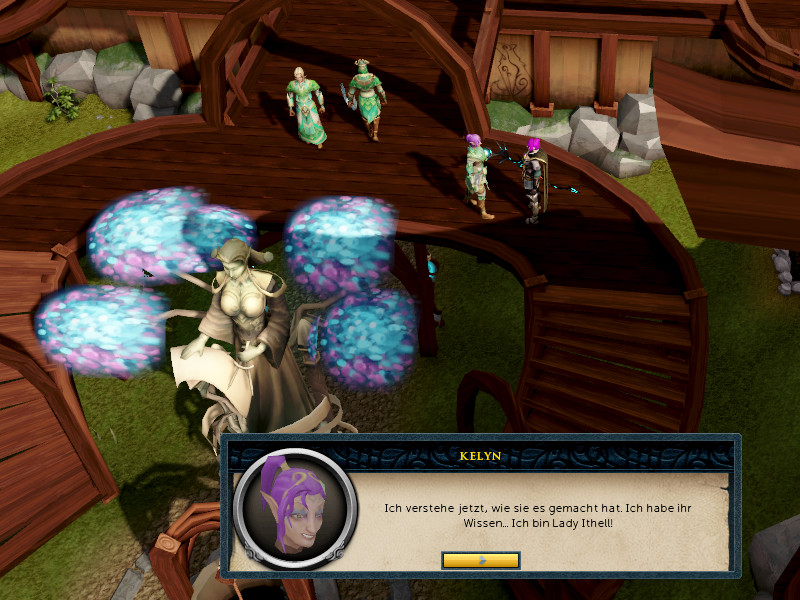Continue Kelyn's dialogue with the yellow arrow button
The width and height of the screenshot is (800, 600).
point(481,560)
